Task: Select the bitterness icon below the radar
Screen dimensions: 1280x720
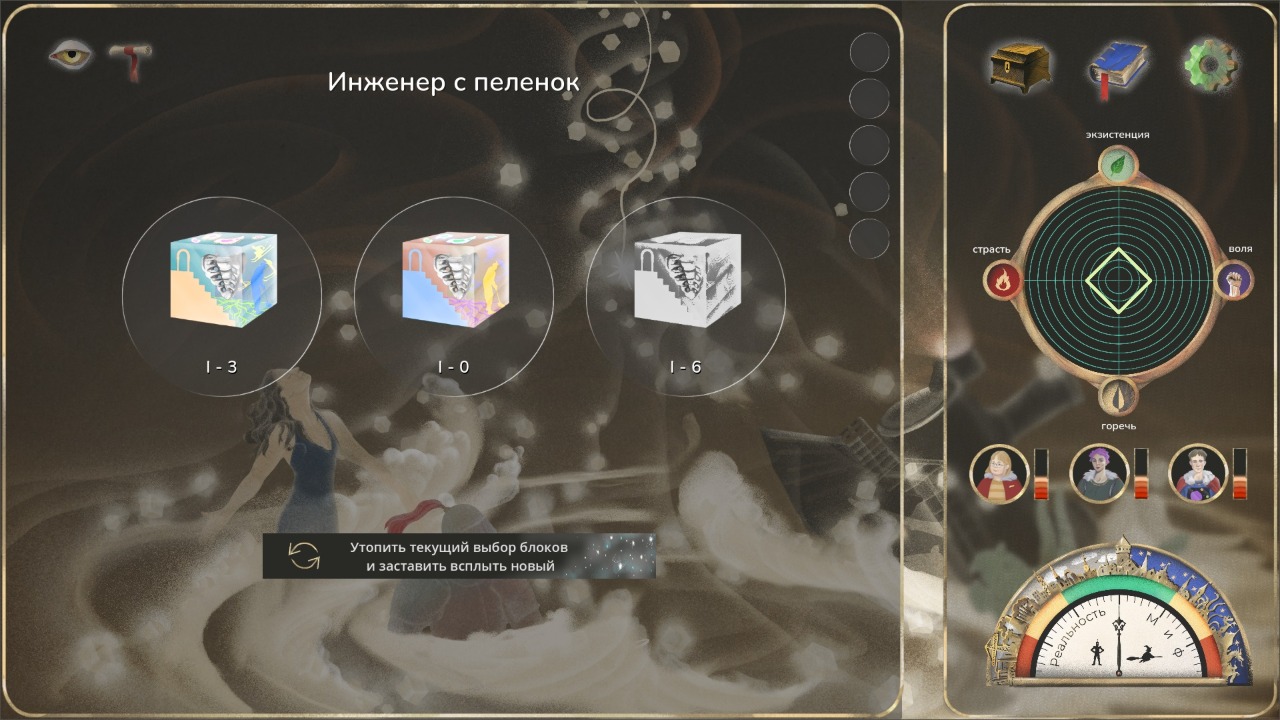Action: (x=1118, y=396)
